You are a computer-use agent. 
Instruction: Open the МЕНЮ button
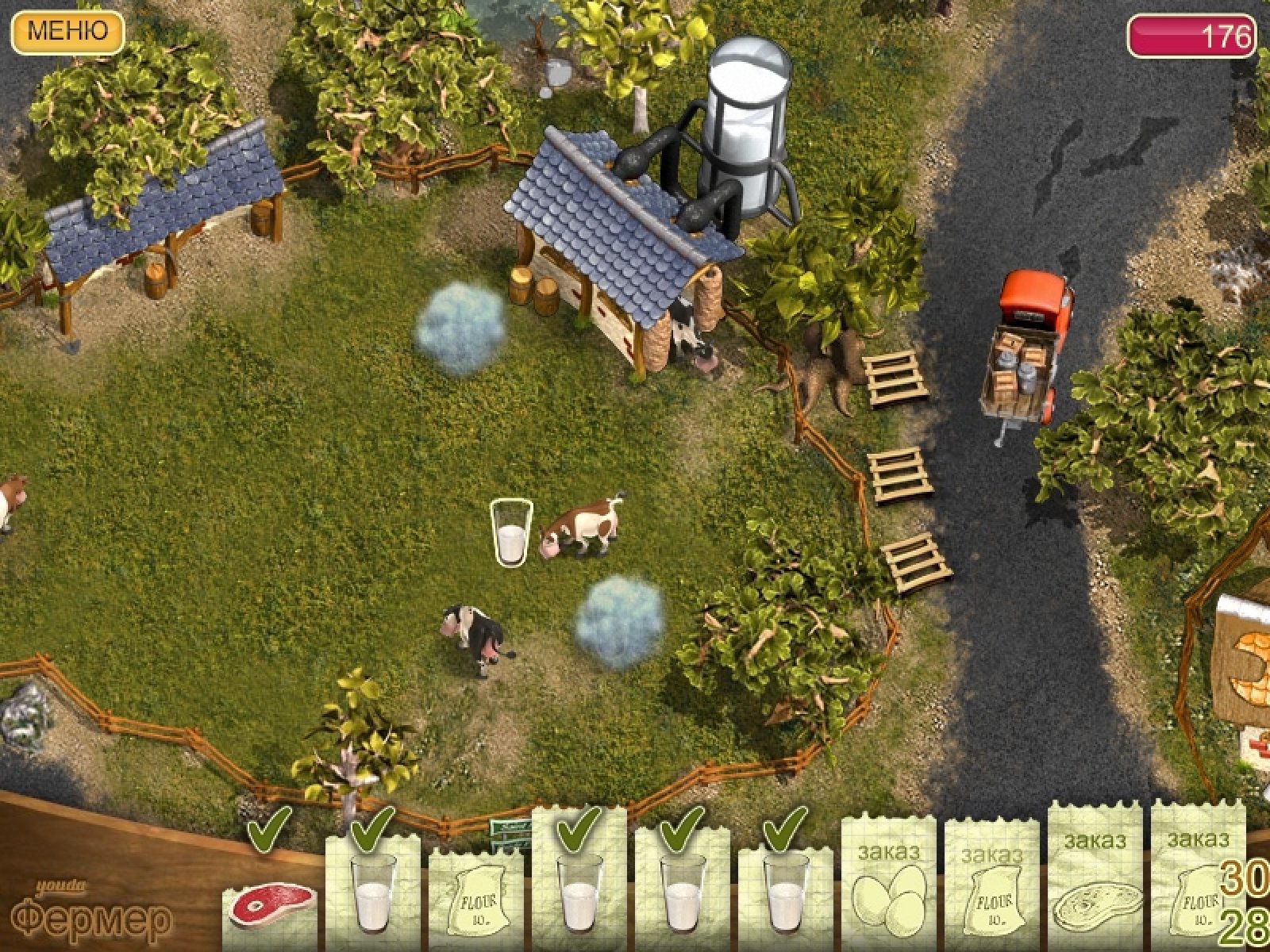(x=67, y=32)
